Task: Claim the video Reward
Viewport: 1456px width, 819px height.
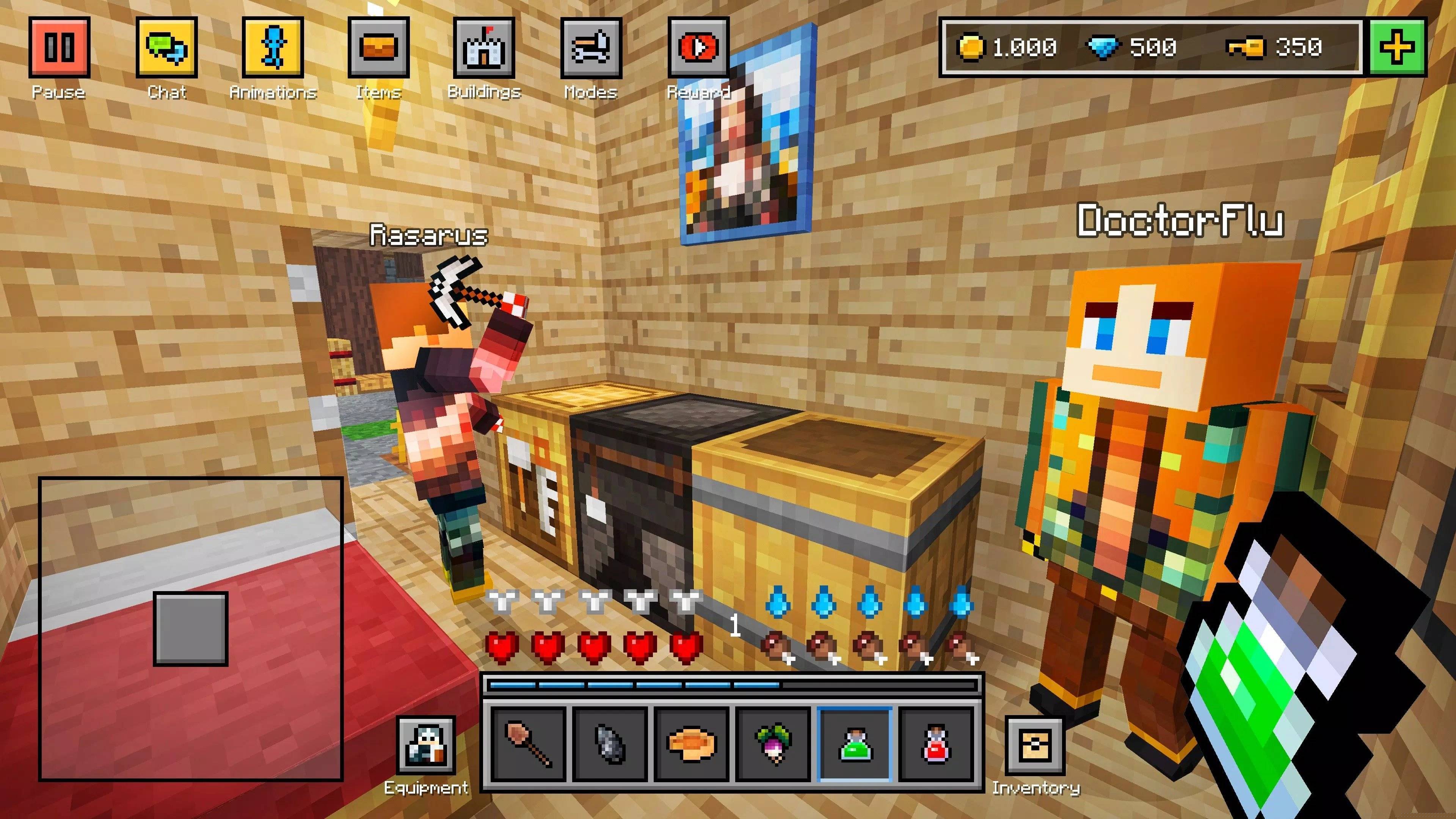Action: click(x=698, y=47)
